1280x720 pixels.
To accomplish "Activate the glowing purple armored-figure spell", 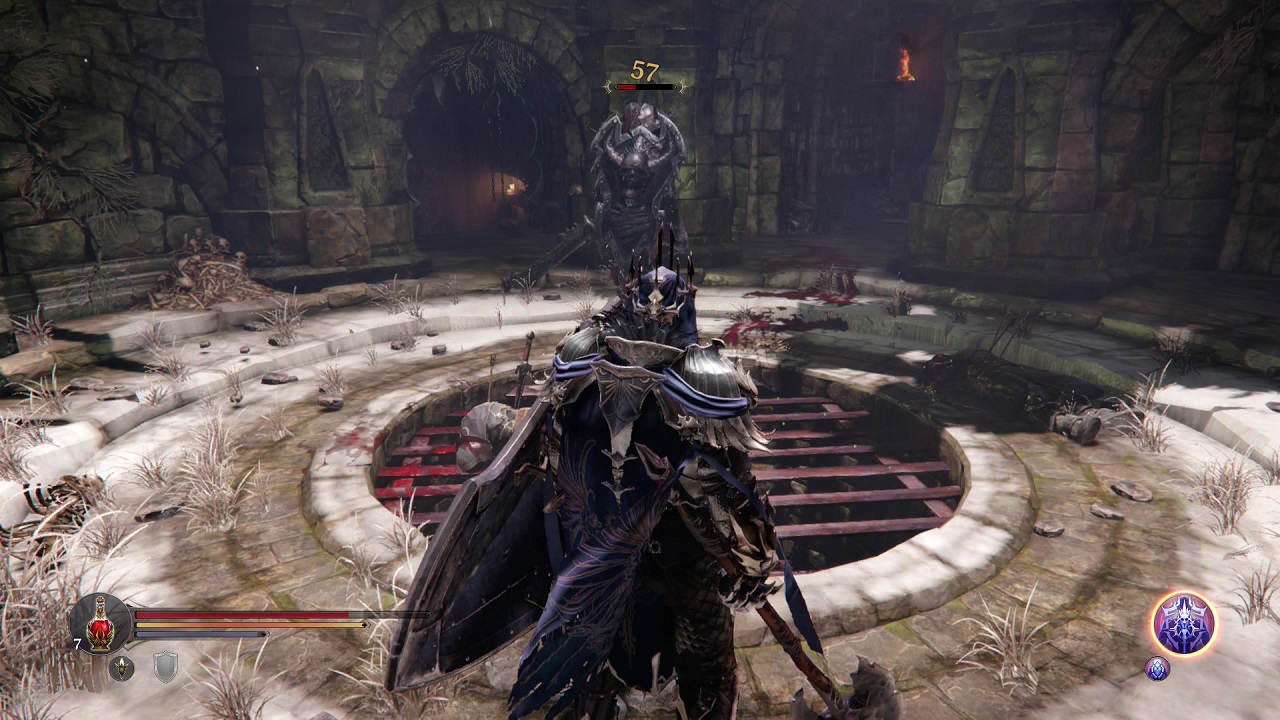I will pyautogui.click(x=1183, y=623).
